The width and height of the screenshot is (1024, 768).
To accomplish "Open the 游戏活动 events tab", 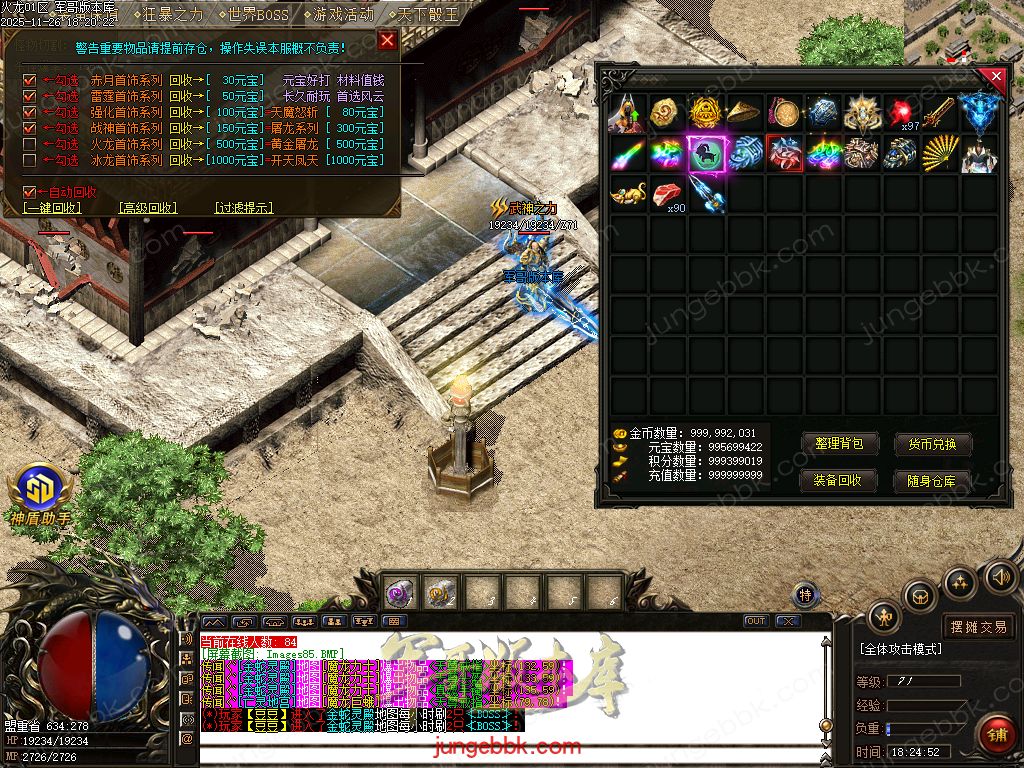I will coord(338,15).
